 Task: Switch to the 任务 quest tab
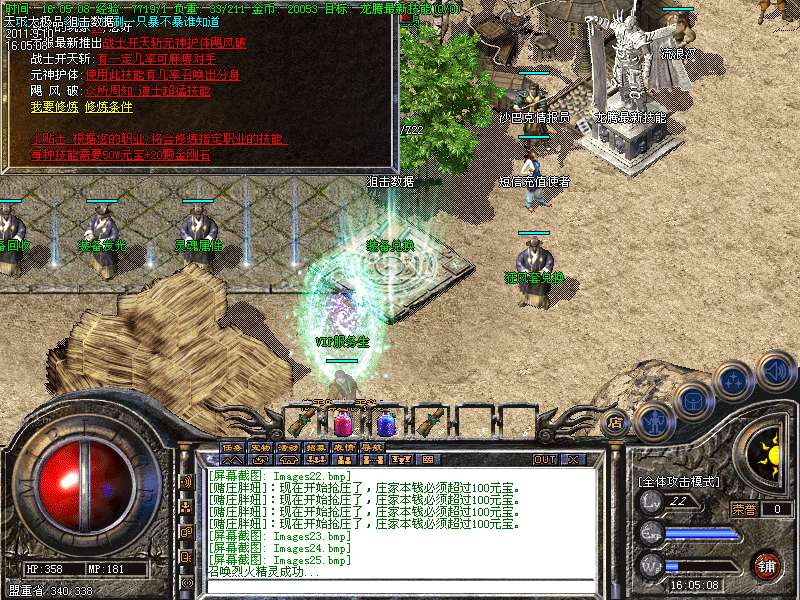(x=232, y=447)
